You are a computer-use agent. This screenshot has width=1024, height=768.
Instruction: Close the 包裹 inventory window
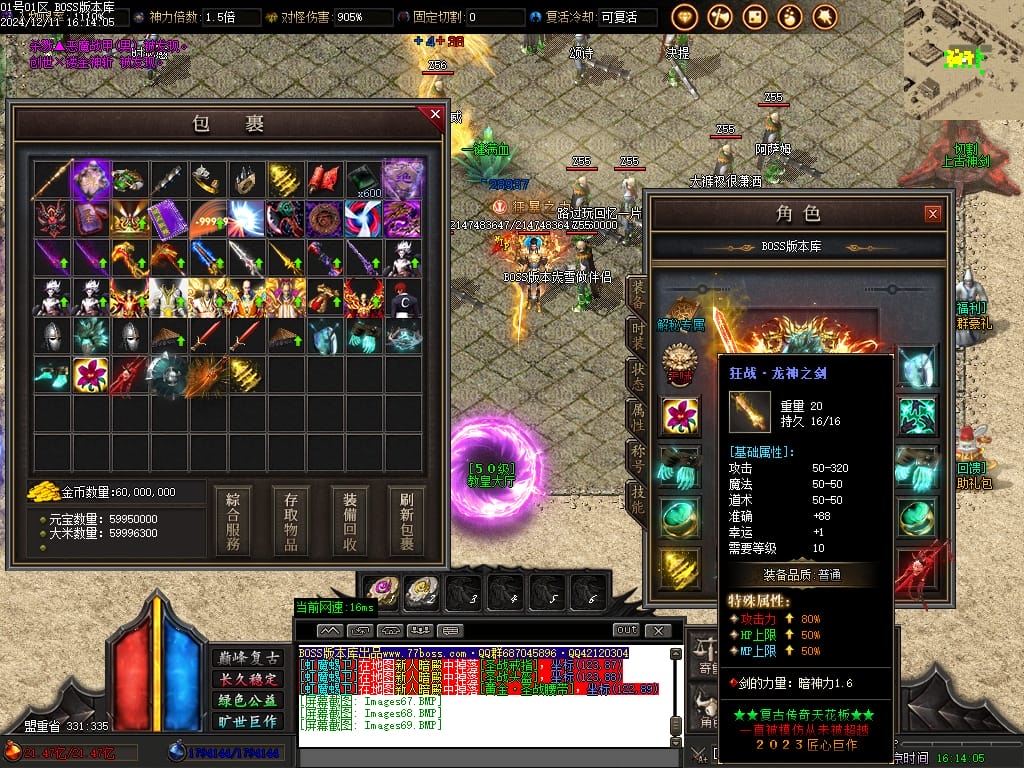click(x=435, y=115)
